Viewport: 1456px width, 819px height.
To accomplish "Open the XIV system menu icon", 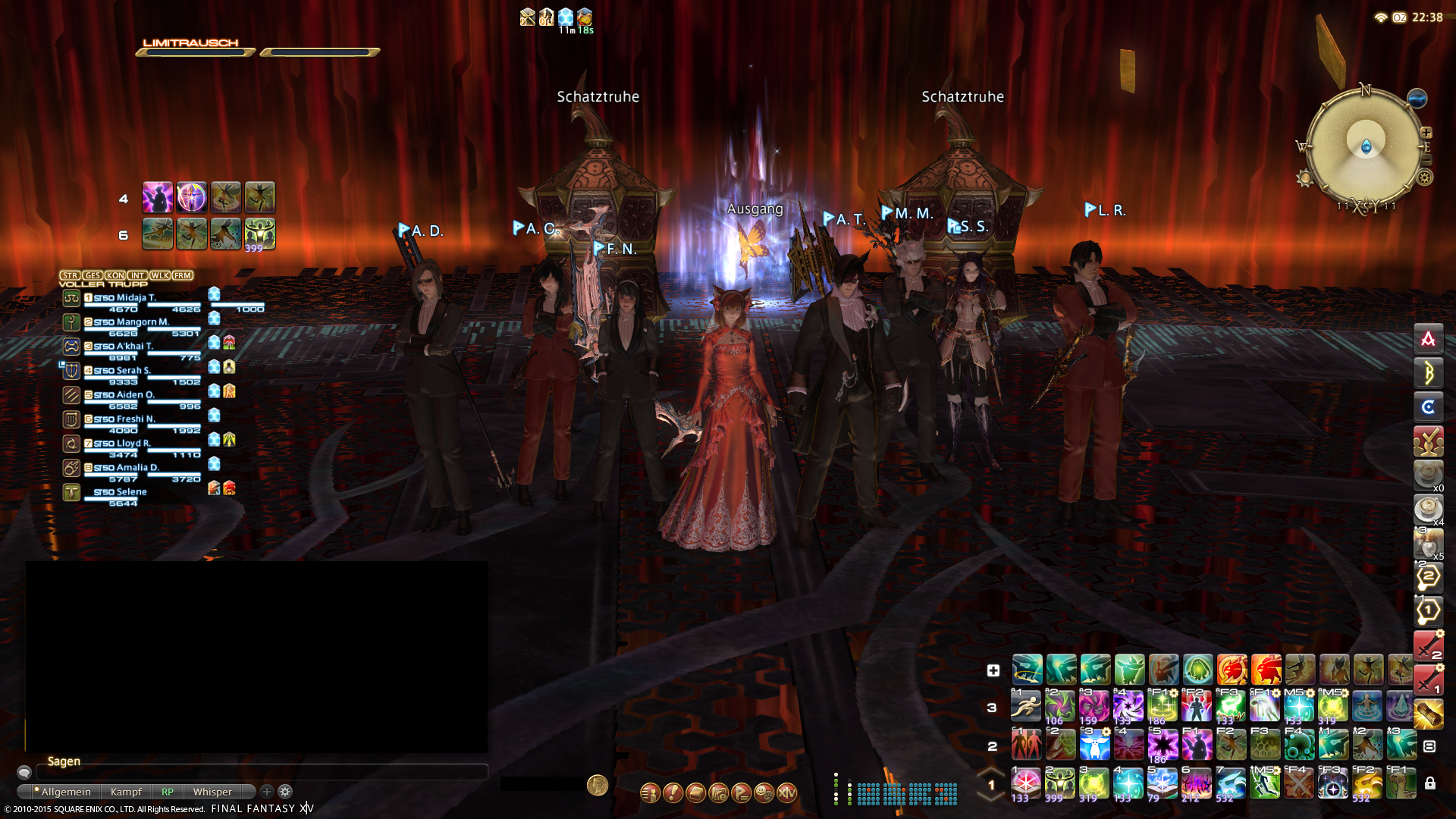I will click(787, 793).
